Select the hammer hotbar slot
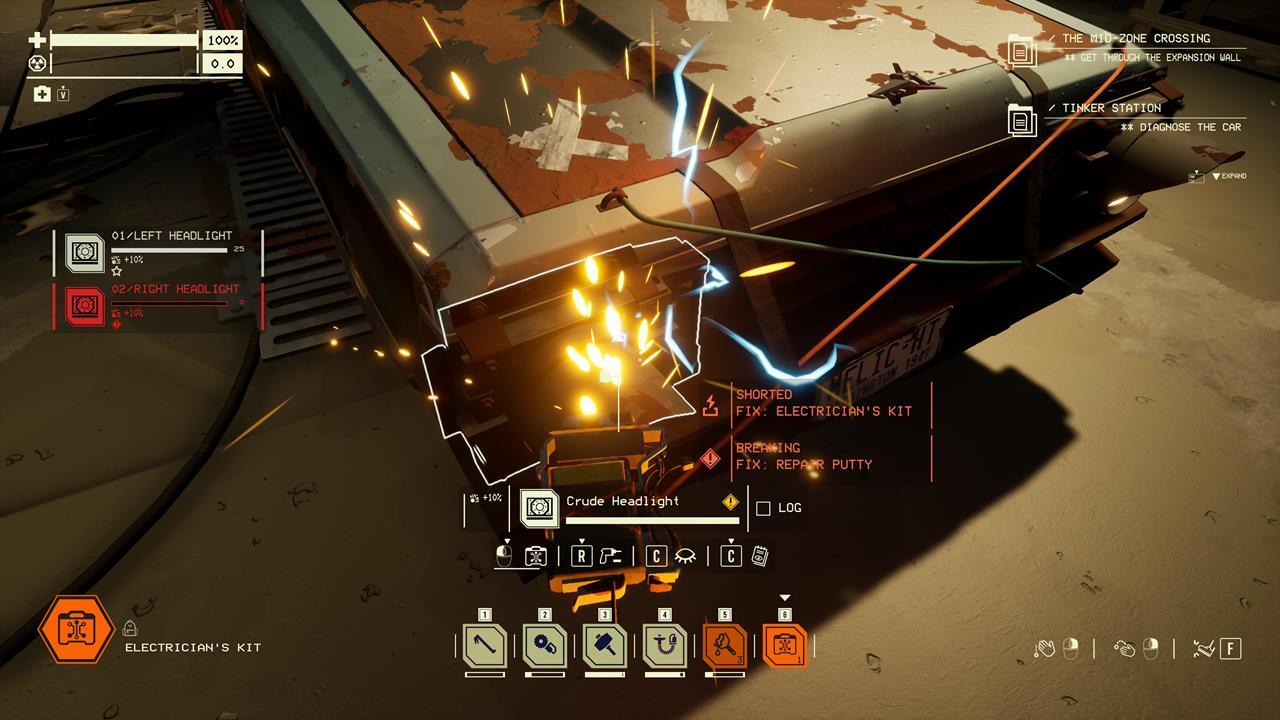 [x=605, y=646]
